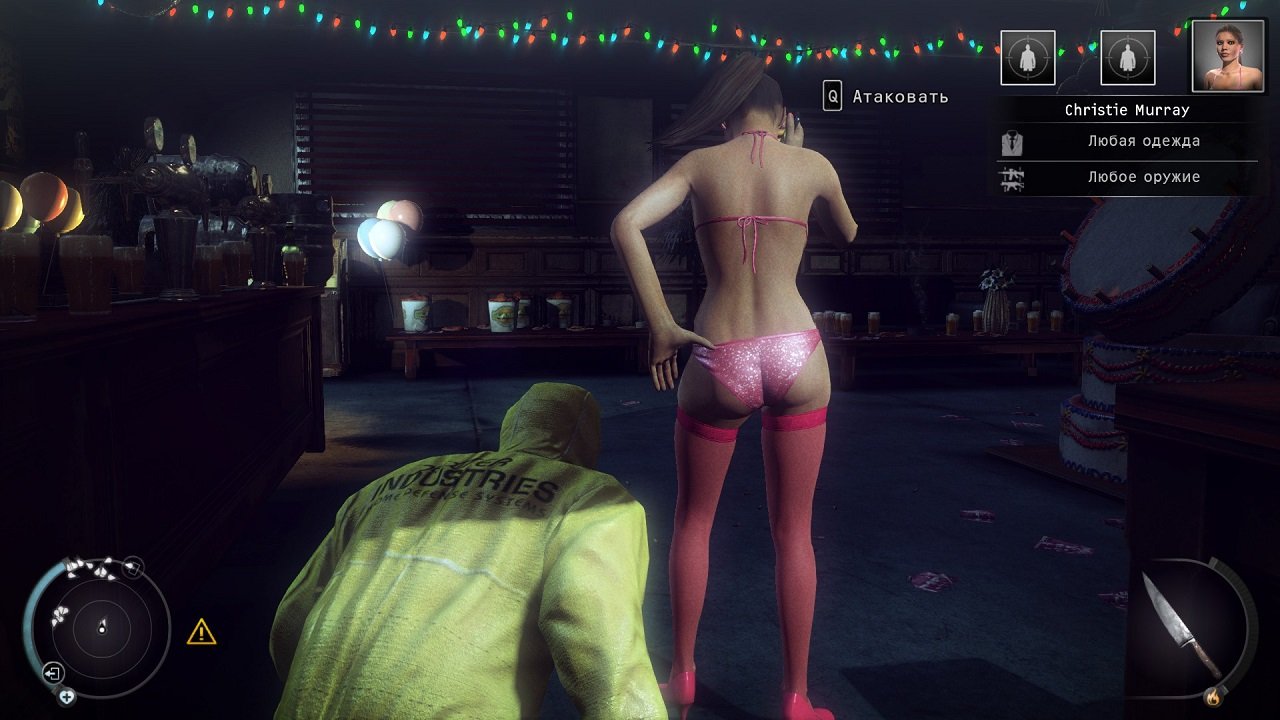Click the suit disguise icon beside Любая одежда

coord(1011,142)
